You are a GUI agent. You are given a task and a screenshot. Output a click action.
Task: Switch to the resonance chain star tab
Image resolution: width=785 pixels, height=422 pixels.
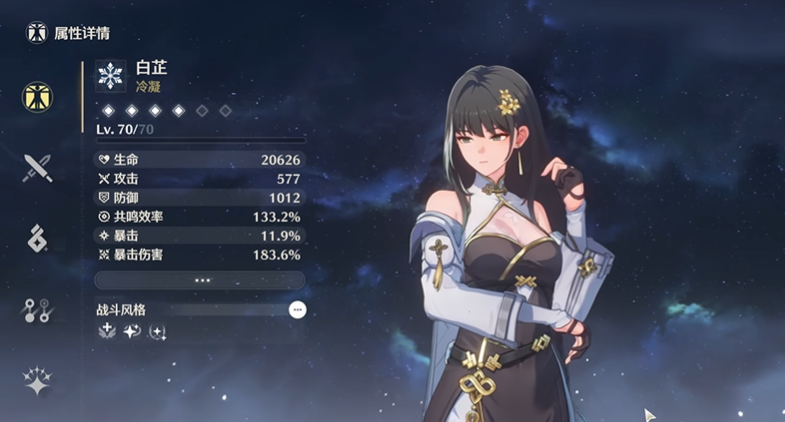tap(38, 381)
